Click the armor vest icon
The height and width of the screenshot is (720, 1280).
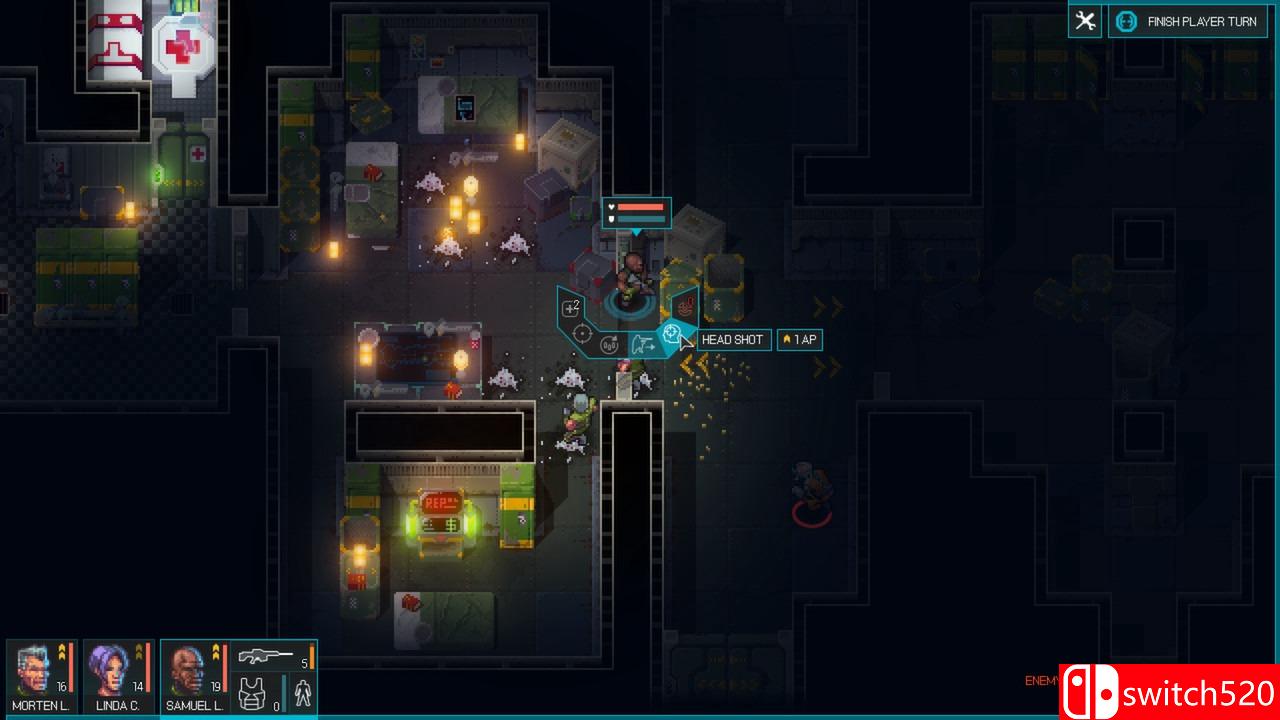coord(251,693)
